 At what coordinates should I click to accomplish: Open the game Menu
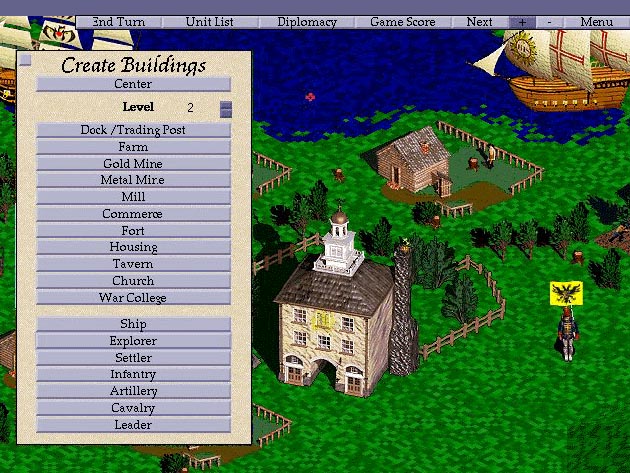click(596, 21)
